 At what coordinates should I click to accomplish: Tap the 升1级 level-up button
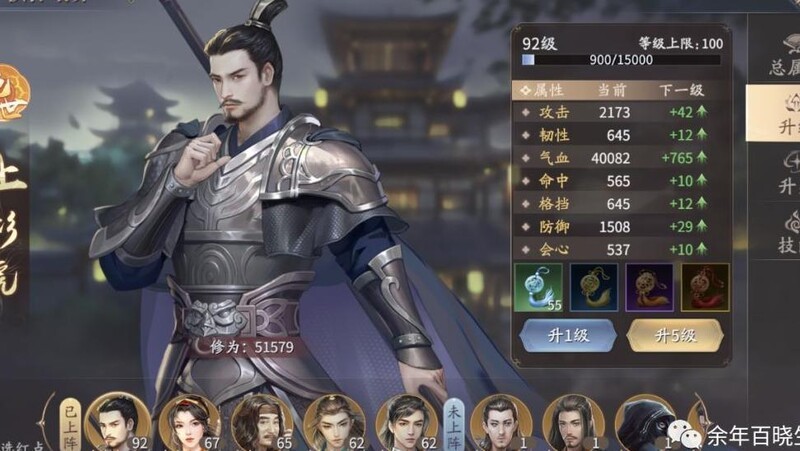pos(565,335)
